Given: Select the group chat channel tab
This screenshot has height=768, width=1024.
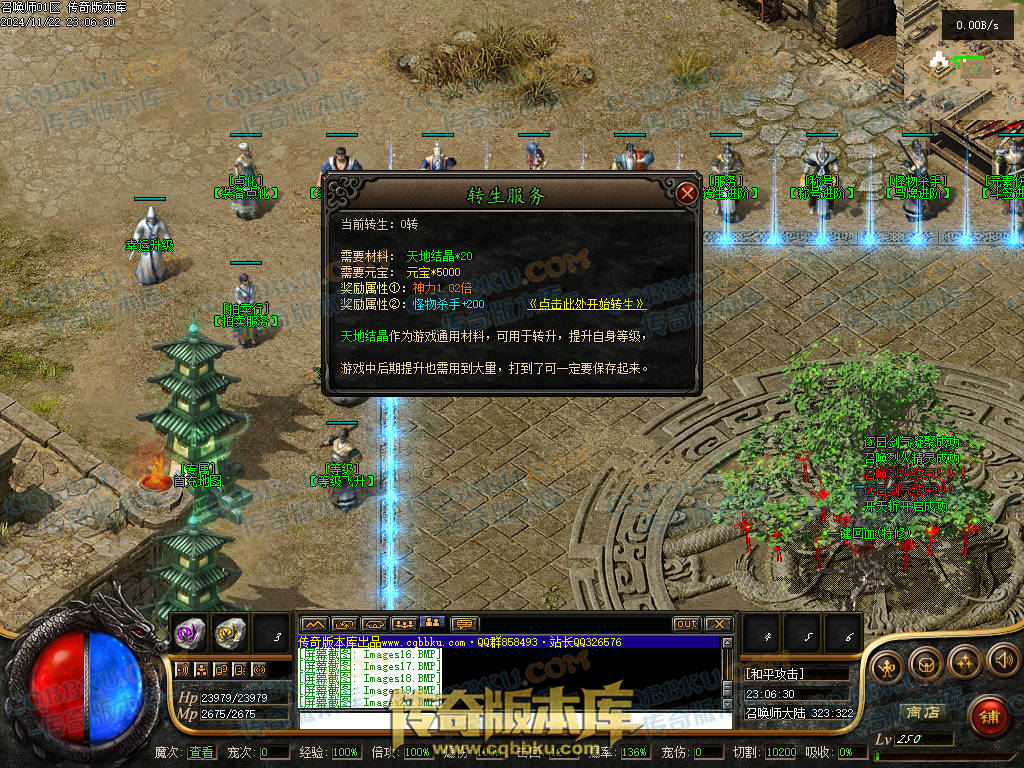Looking at the screenshot, I should pos(404,624).
